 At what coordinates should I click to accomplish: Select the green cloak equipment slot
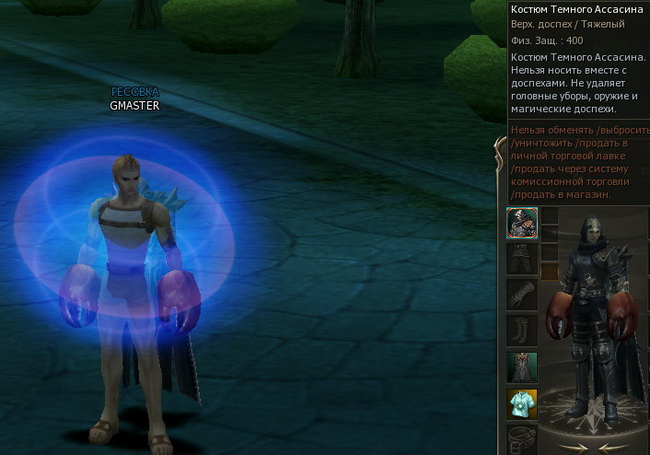coord(522,367)
